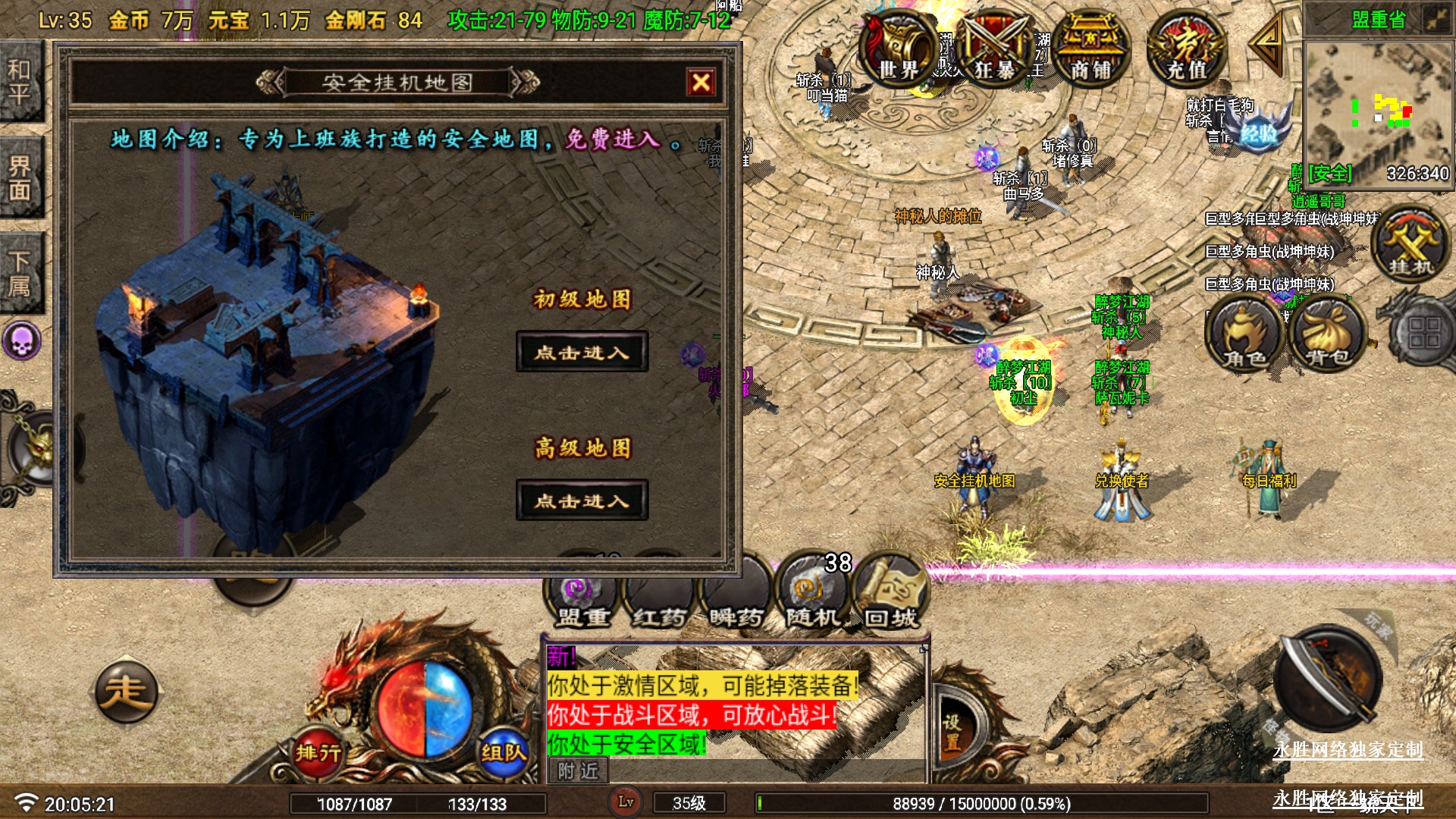1456x819 pixels.
Task: Open the 充值 recharge icon
Action: 1186,49
